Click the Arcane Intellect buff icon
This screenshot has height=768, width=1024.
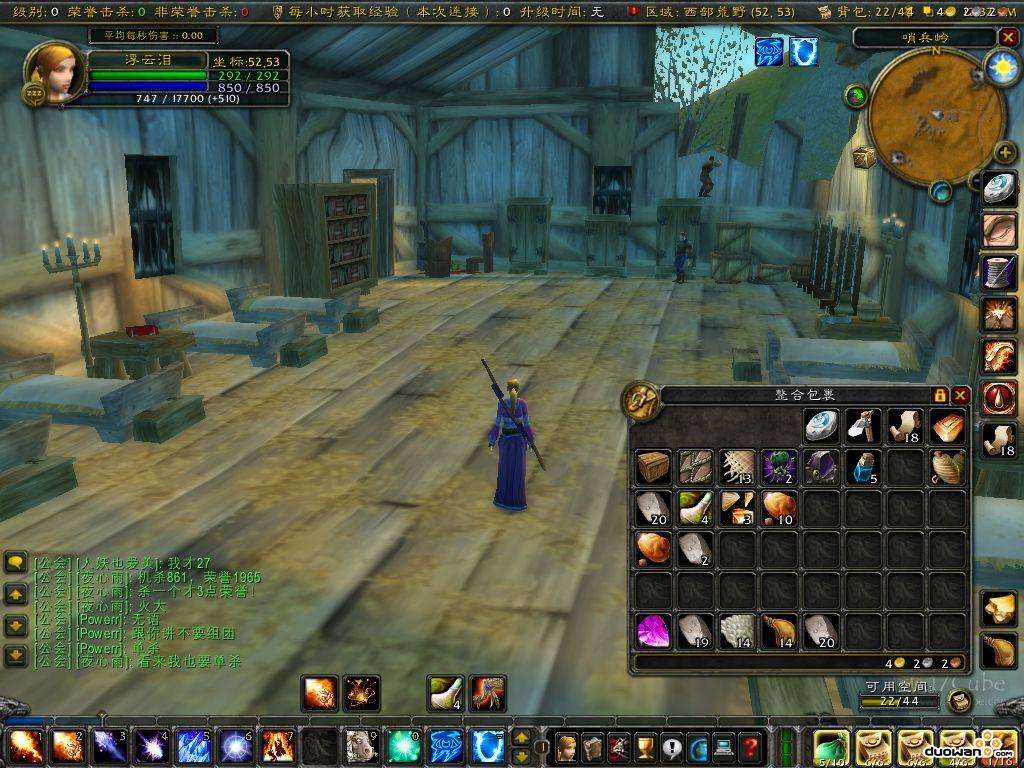769,52
